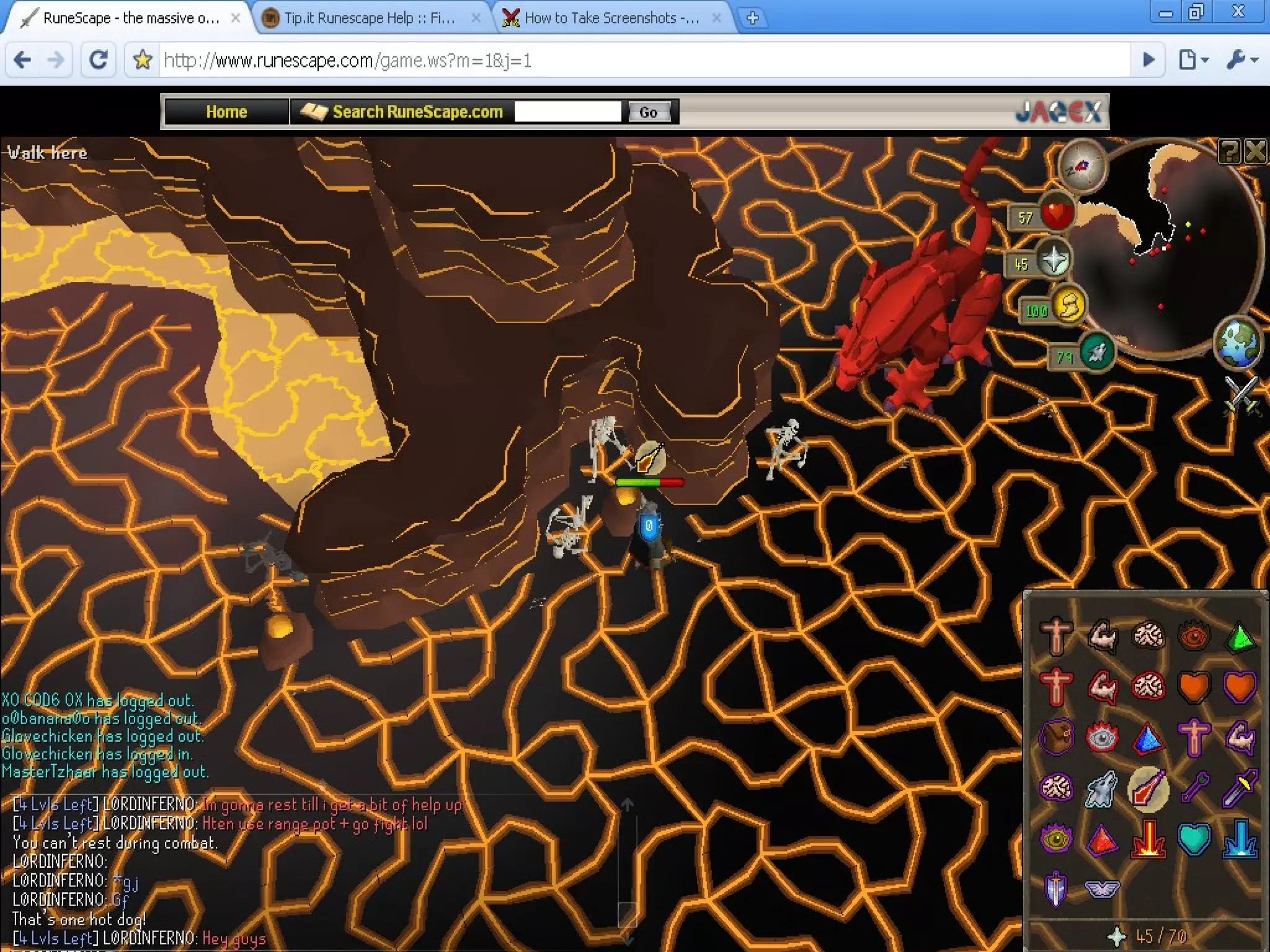1270x952 pixels.
Task: Open the crossed swords combat icon
Action: pyautogui.click(x=1241, y=395)
